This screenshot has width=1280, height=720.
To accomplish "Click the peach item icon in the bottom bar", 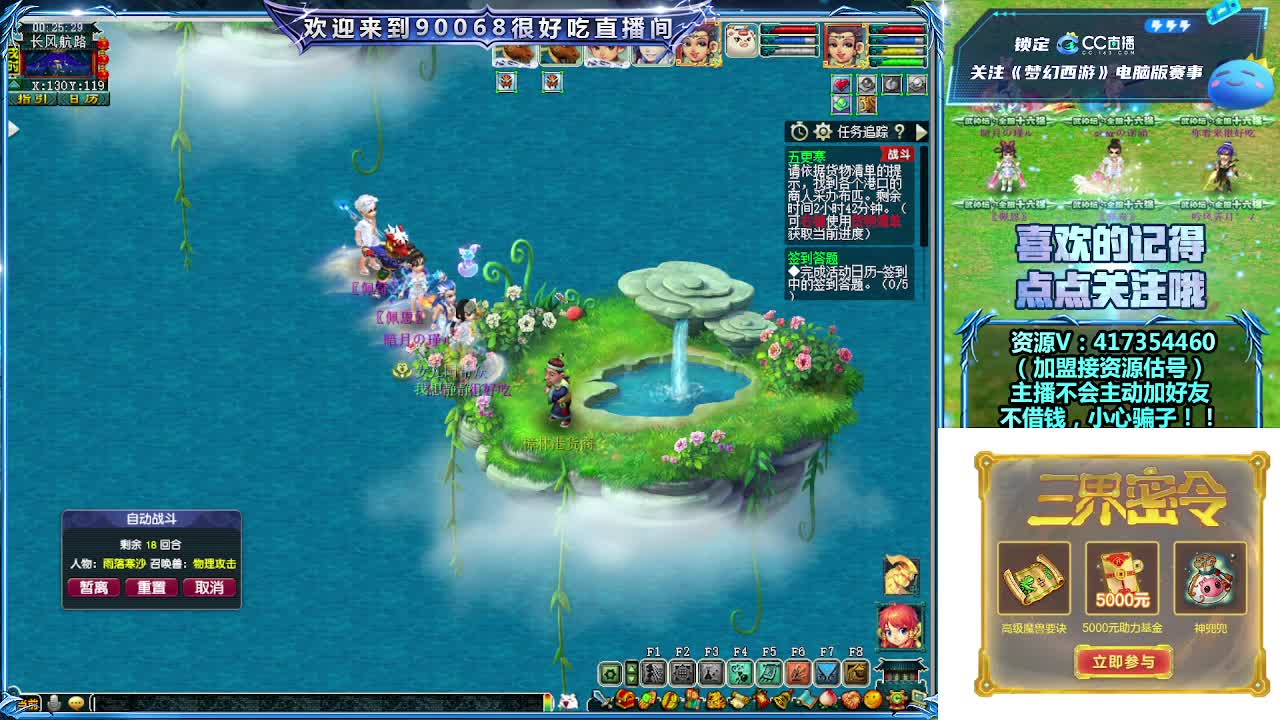I will point(828,699).
